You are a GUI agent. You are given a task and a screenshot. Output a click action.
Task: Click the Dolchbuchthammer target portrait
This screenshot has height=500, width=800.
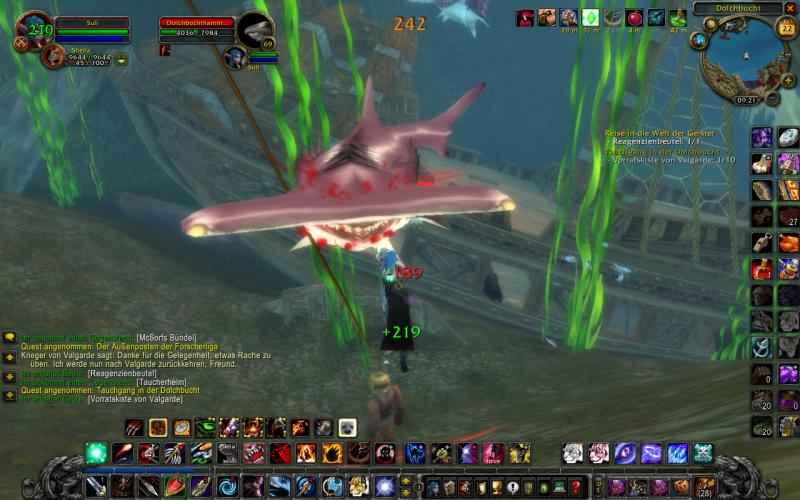pos(255,28)
